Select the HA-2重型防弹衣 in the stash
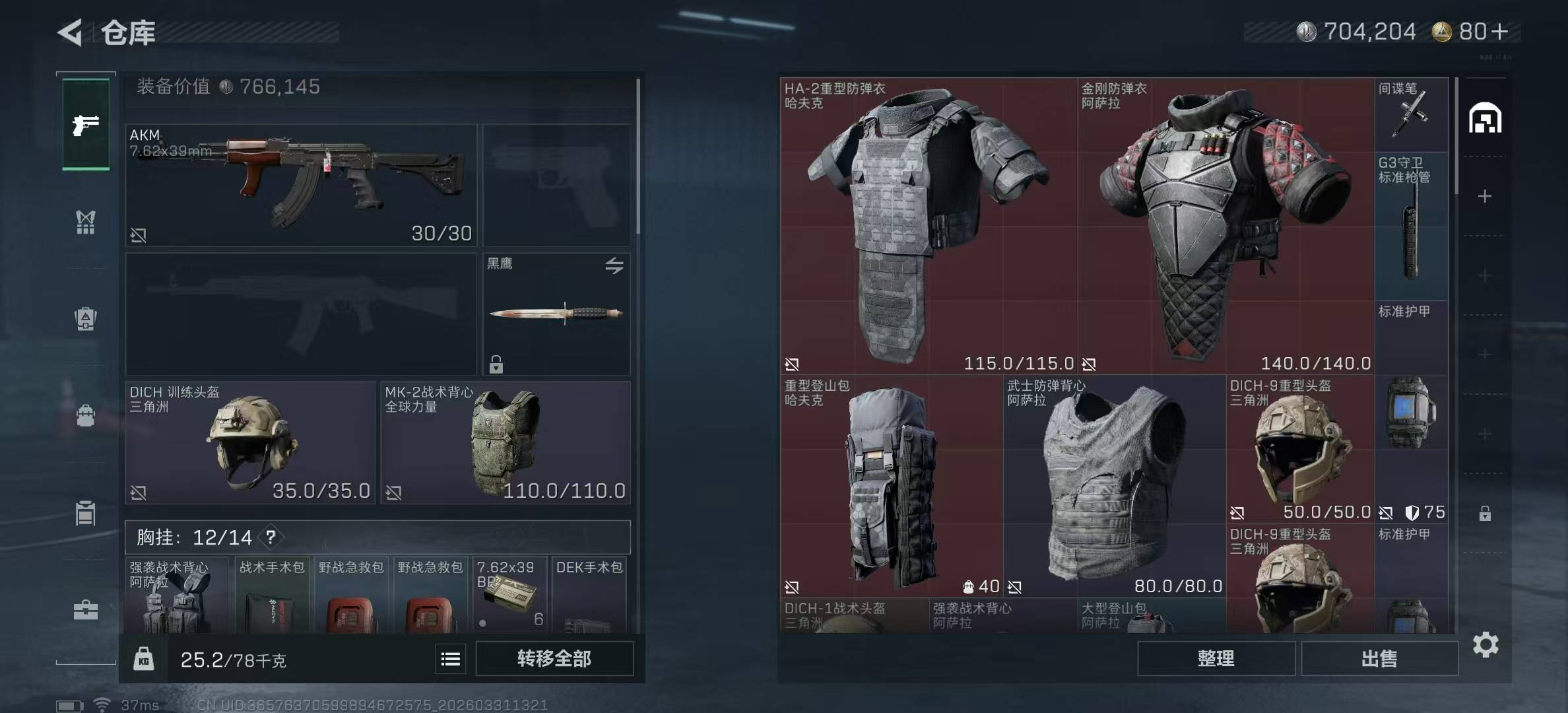Screen dimensions: 1568x713 929,226
